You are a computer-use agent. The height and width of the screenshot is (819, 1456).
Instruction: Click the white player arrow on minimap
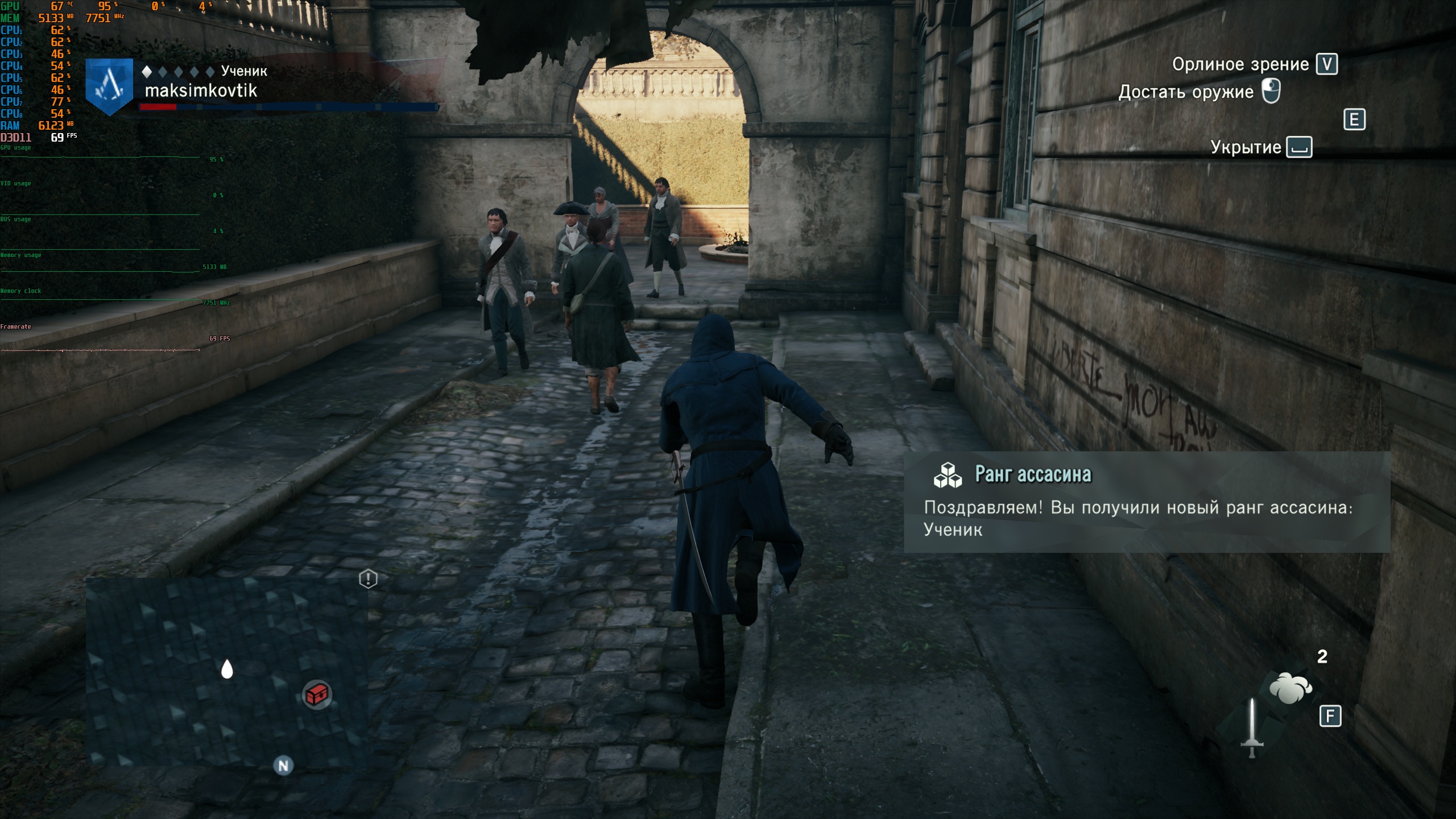227,669
